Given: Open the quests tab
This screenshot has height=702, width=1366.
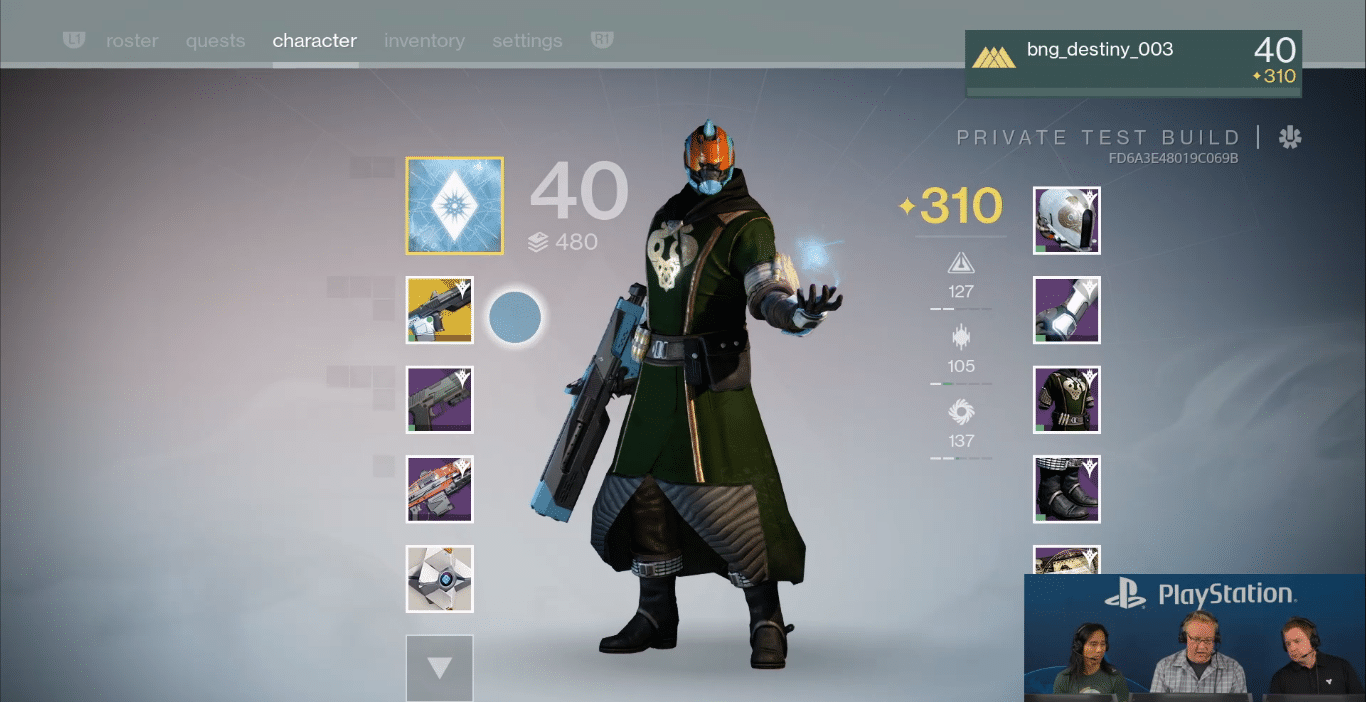Looking at the screenshot, I should point(215,41).
